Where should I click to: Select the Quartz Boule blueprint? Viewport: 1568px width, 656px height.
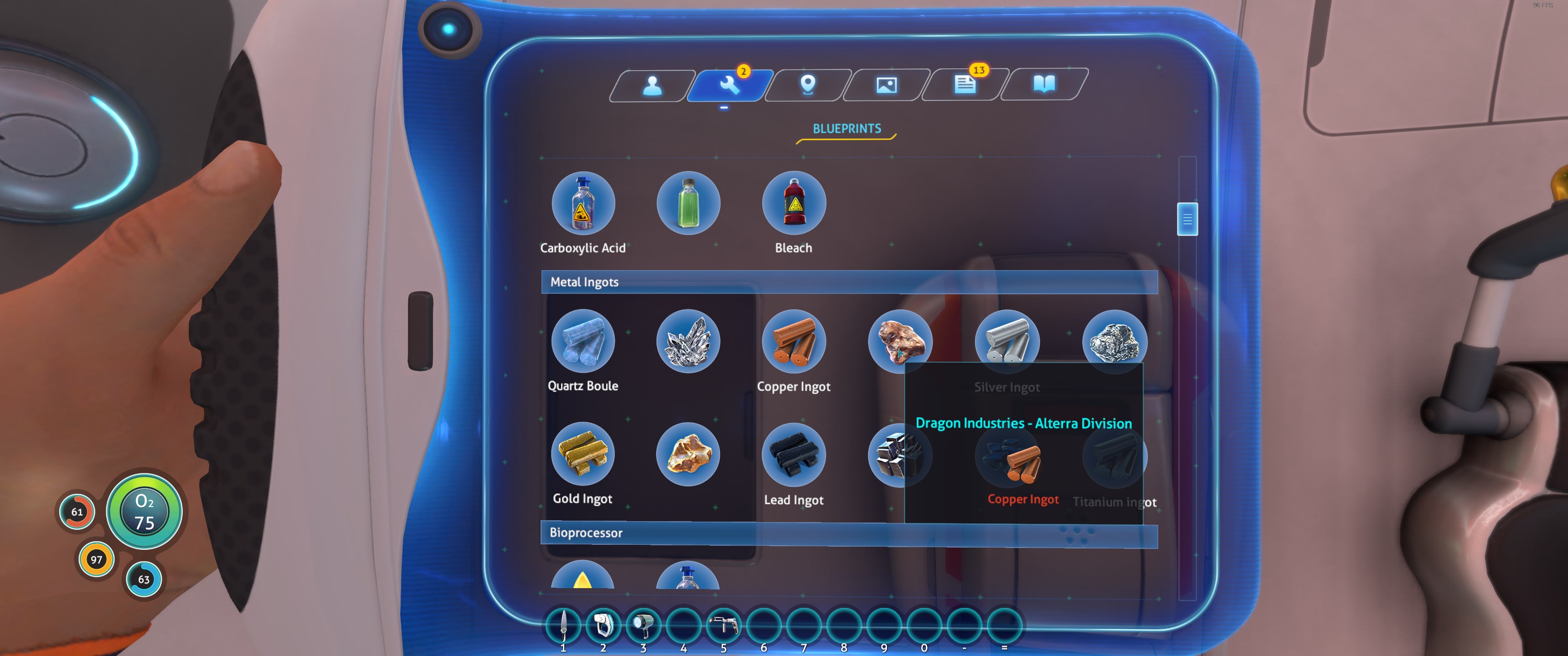point(583,341)
